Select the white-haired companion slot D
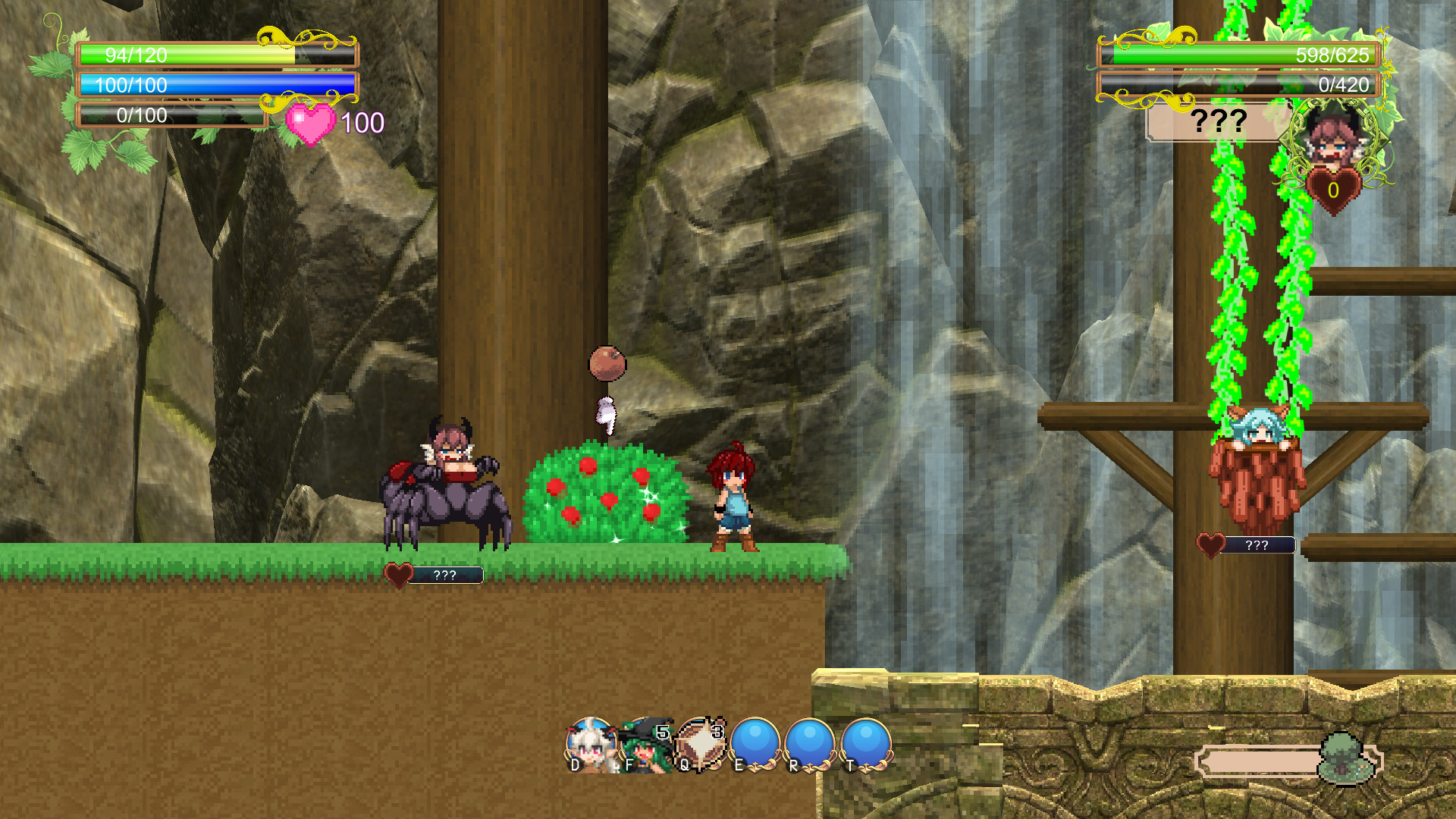Image resolution: width=1456 pixels, height=819 pixels. pos(591,745)
